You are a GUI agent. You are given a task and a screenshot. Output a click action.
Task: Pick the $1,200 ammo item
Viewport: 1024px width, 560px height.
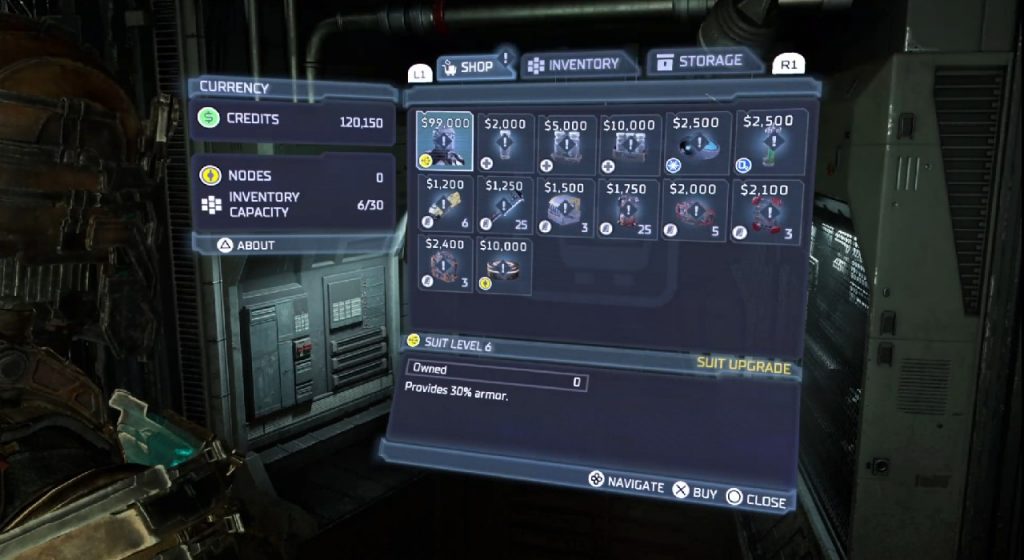[446, 206]
